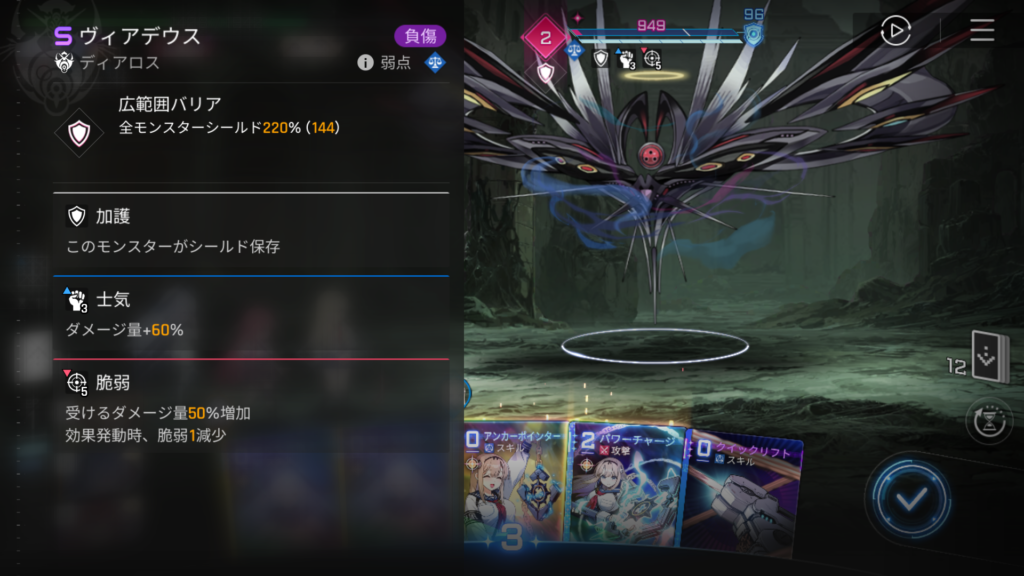Image resolution: width=1024 pixels, height=576 pixels.
Task: Open the hamburger menu
Action: tap(982, 31)
